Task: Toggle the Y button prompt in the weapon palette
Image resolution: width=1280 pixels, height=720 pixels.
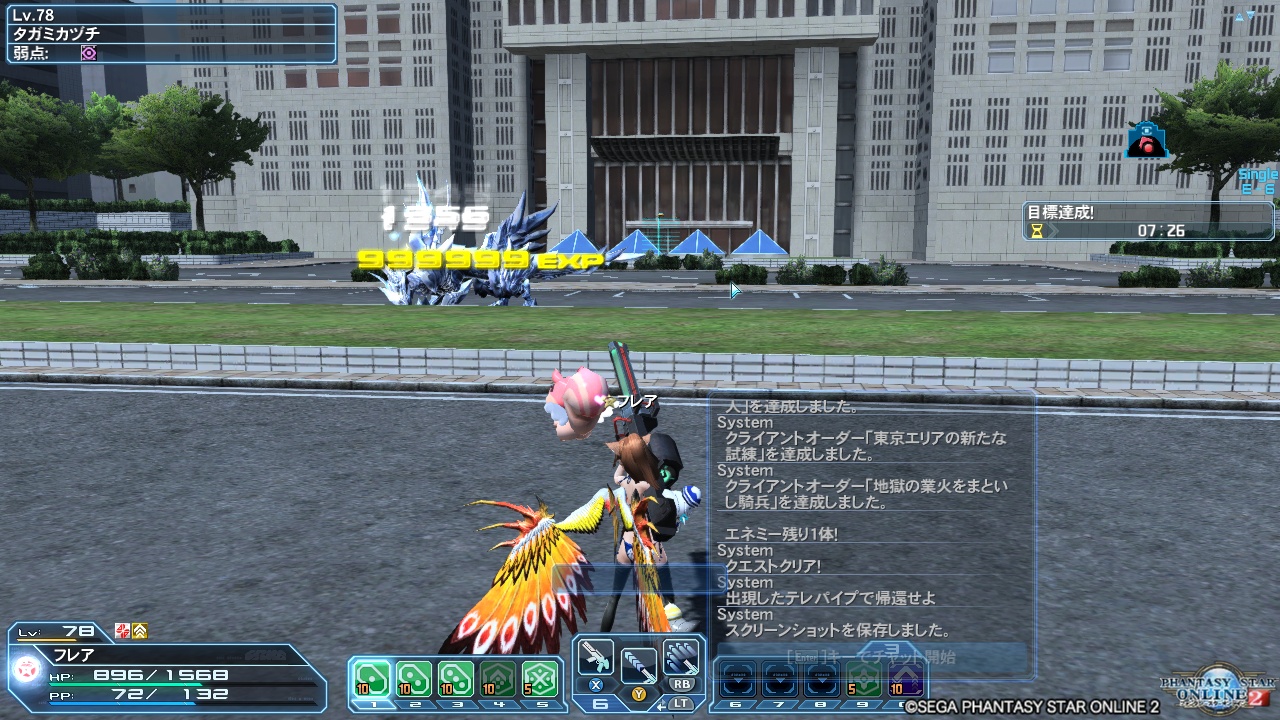Action: click(x=639, y=693)
